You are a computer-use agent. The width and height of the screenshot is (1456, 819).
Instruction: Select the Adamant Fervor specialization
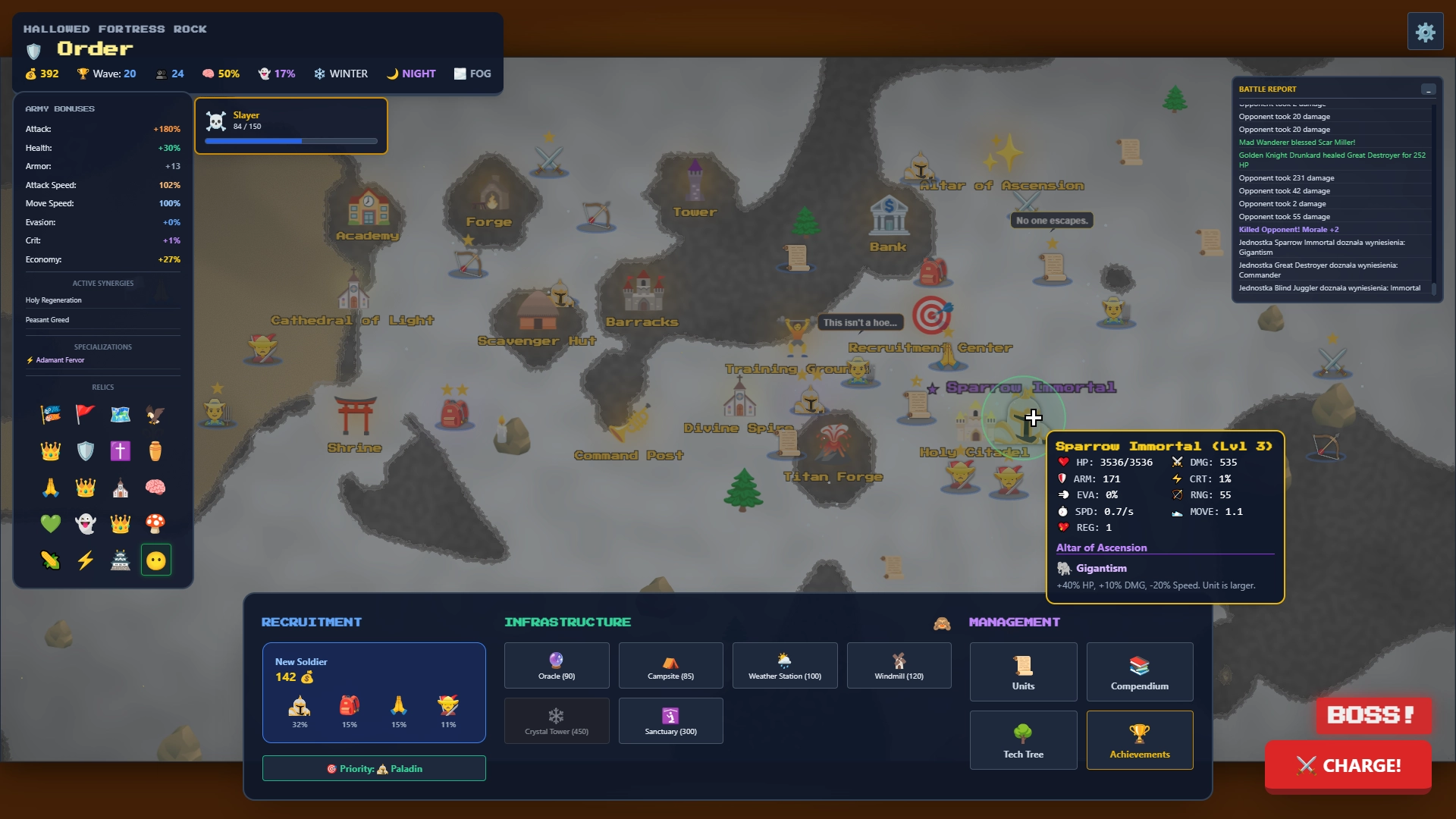pos(61,359)
